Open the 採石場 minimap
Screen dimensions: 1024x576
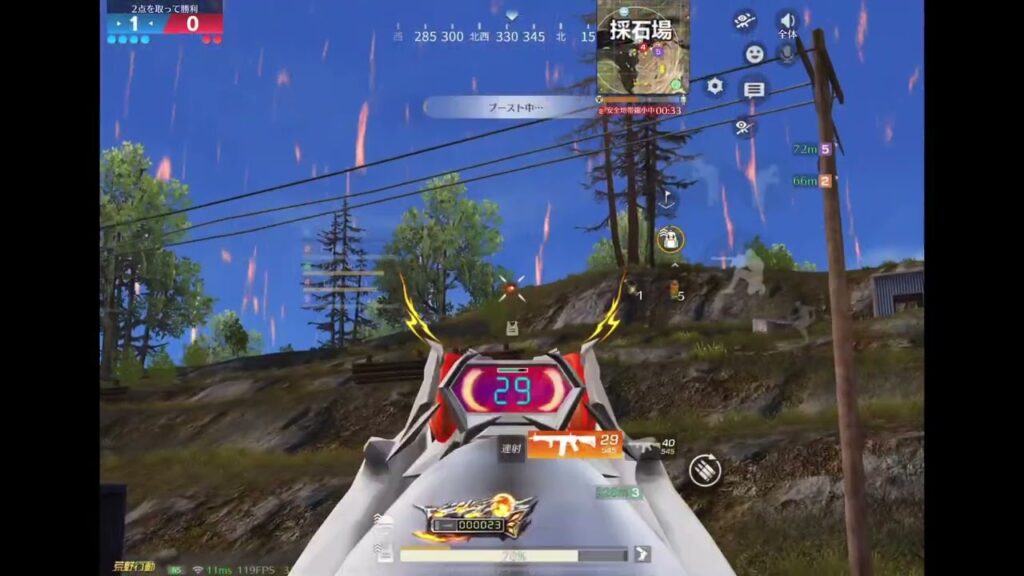(x=643, y=48)
